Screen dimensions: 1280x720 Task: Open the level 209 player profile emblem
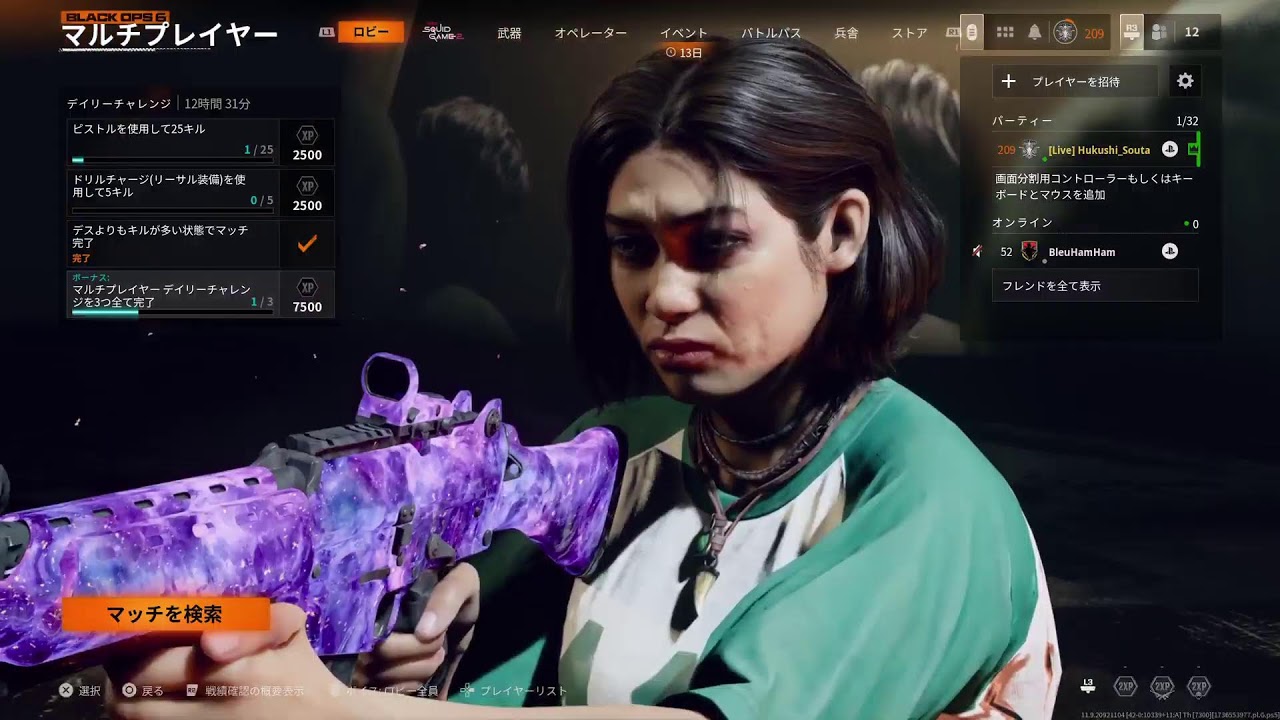click(1066, 33)
